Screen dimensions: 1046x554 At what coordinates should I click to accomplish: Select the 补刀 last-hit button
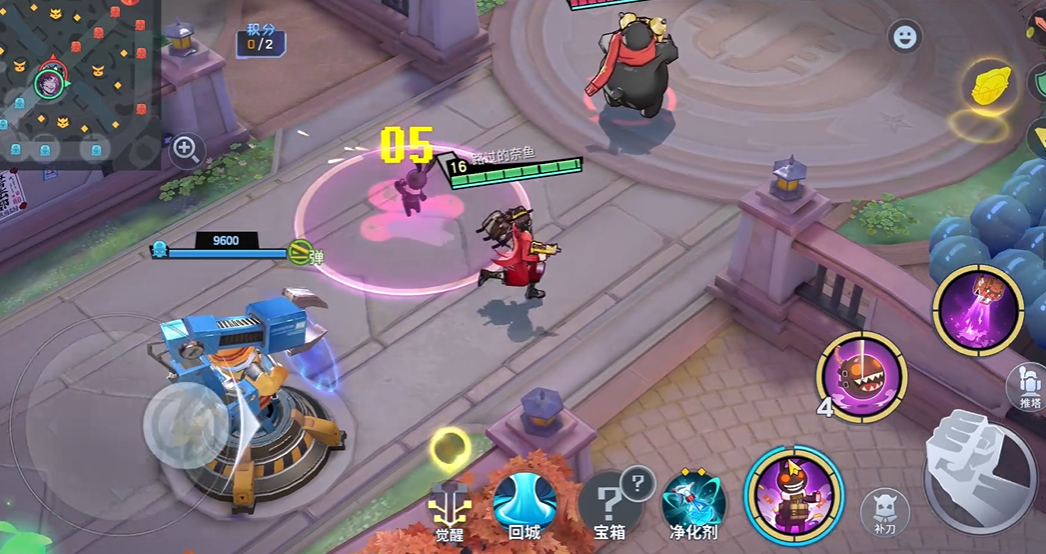pos(885,510)
